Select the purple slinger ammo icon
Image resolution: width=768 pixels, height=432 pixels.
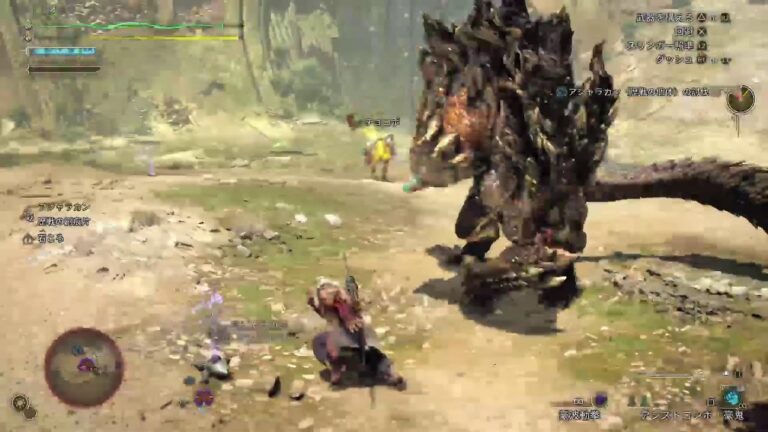click(x=600, y=399)
